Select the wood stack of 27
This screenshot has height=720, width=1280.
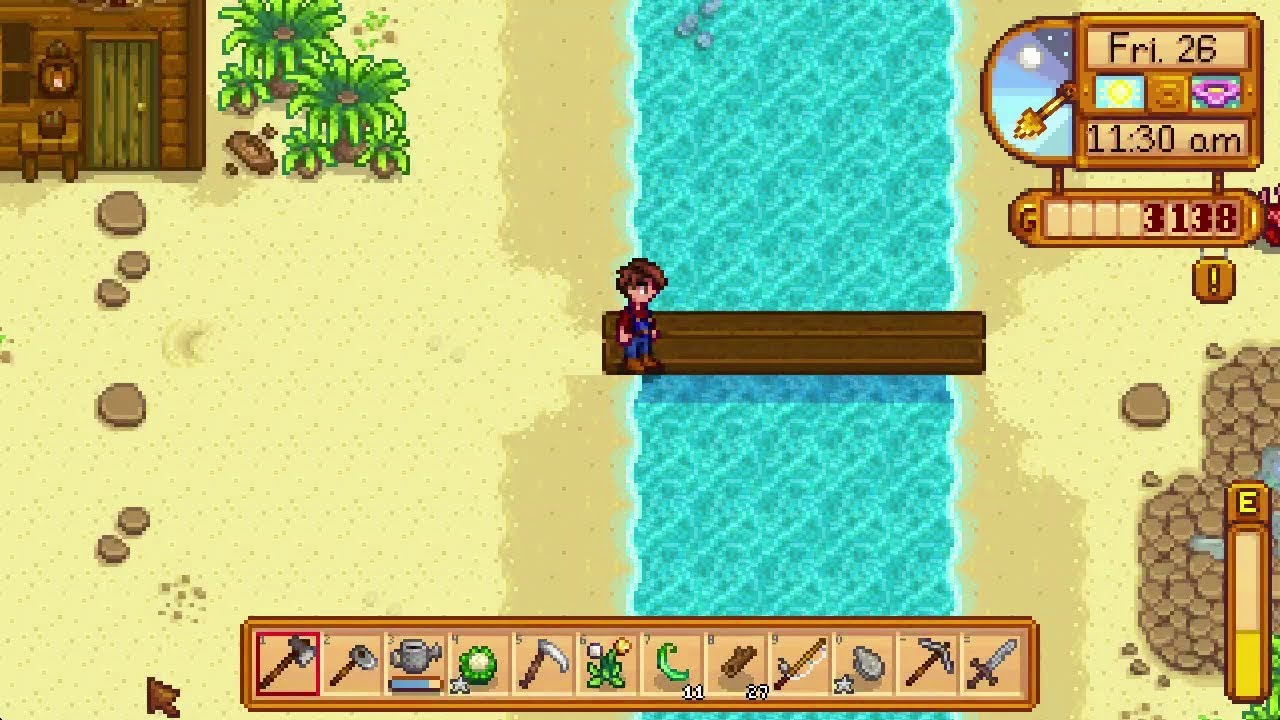[x=736, y=663]
